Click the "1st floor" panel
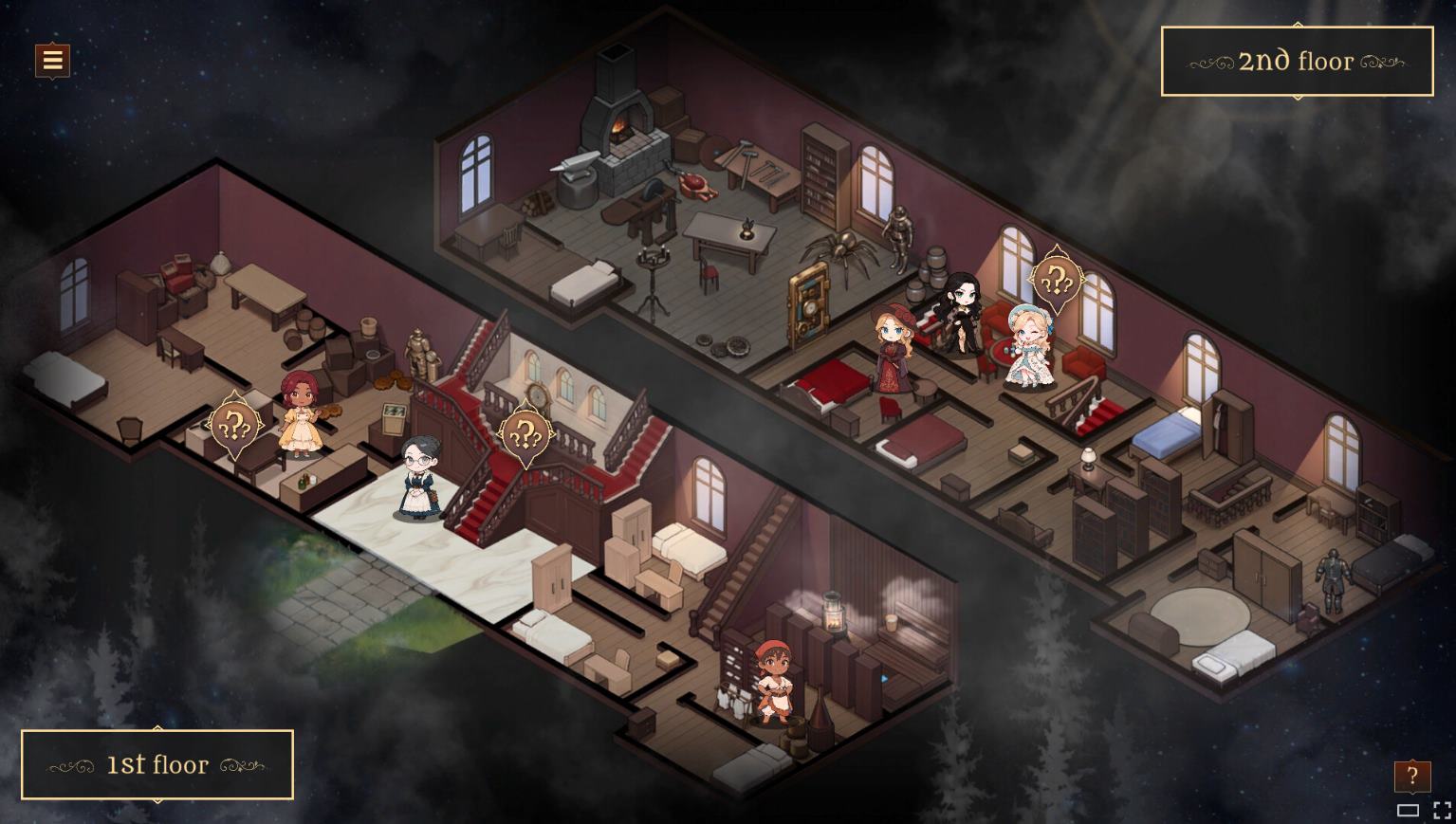Viewport: 1456px width, 824px height. pos(157,764)
